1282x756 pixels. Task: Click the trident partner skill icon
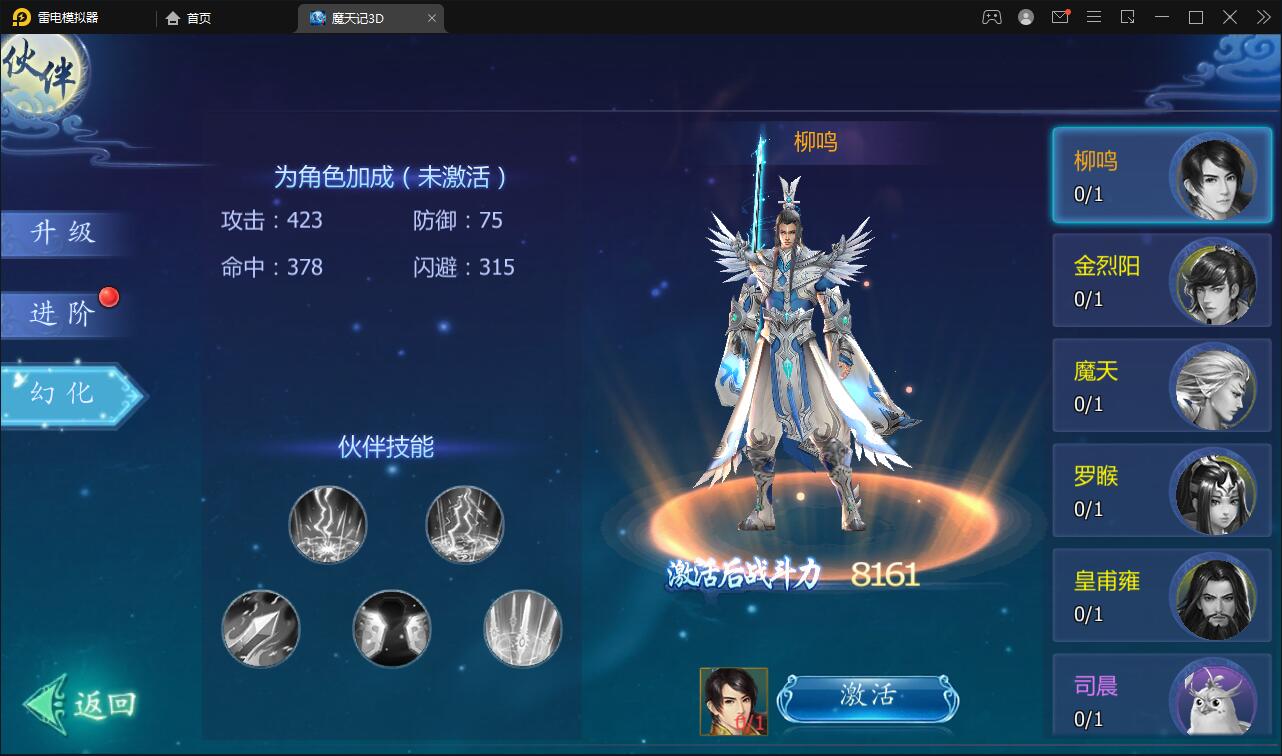[521, 628]
